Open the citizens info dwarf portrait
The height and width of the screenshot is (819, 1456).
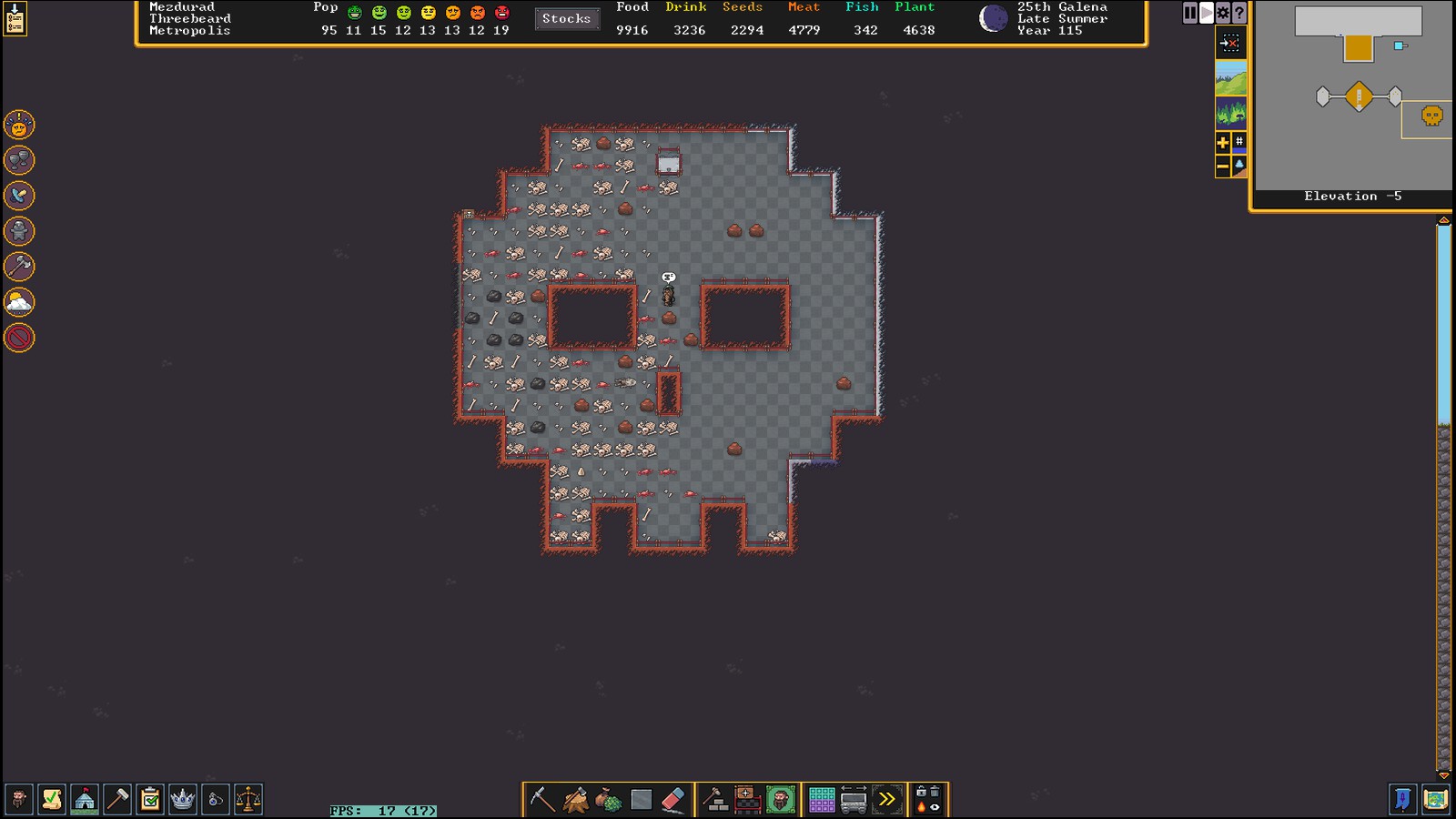[18, 800]
